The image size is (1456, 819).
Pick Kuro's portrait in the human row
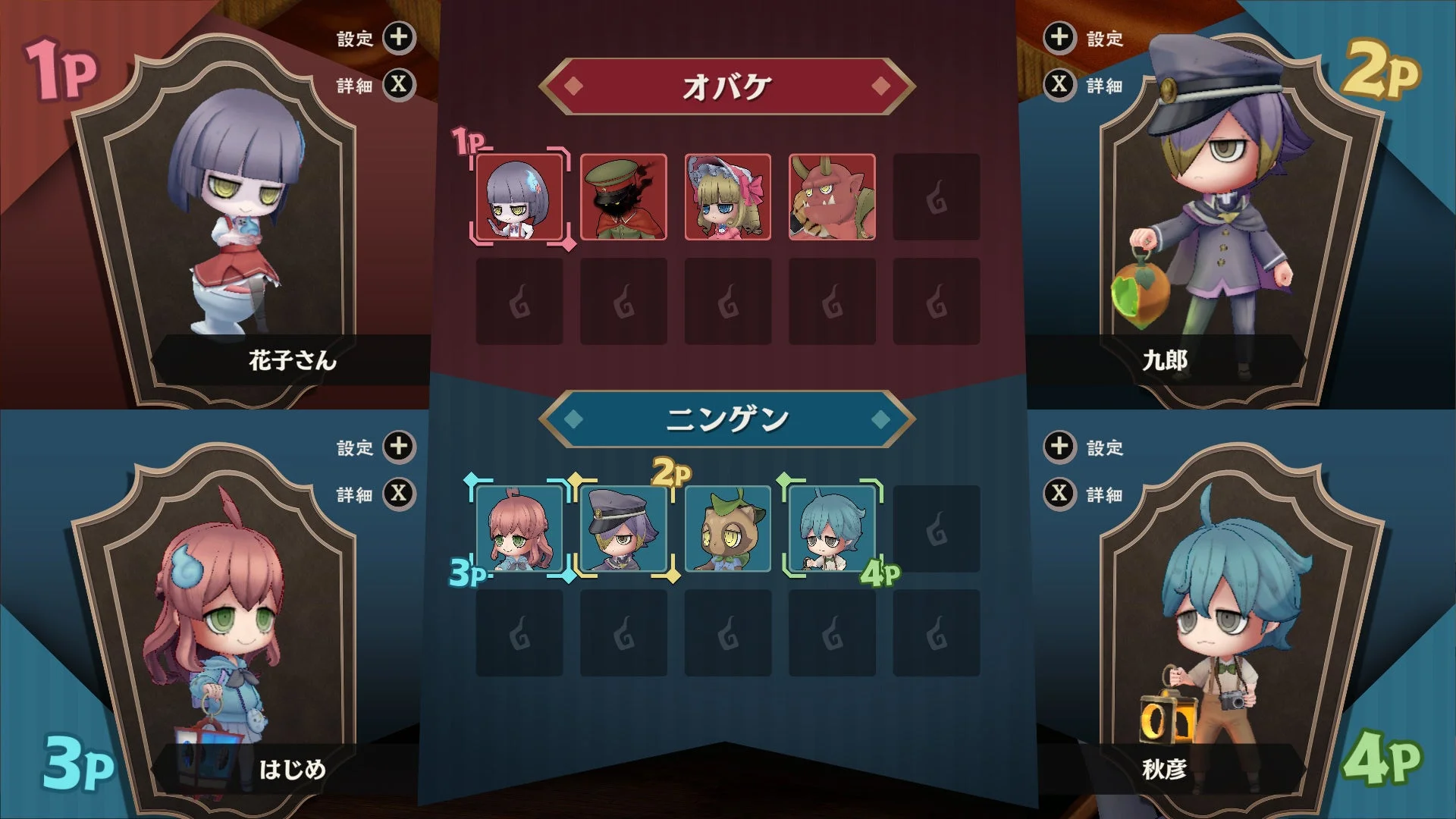(623, 529)
